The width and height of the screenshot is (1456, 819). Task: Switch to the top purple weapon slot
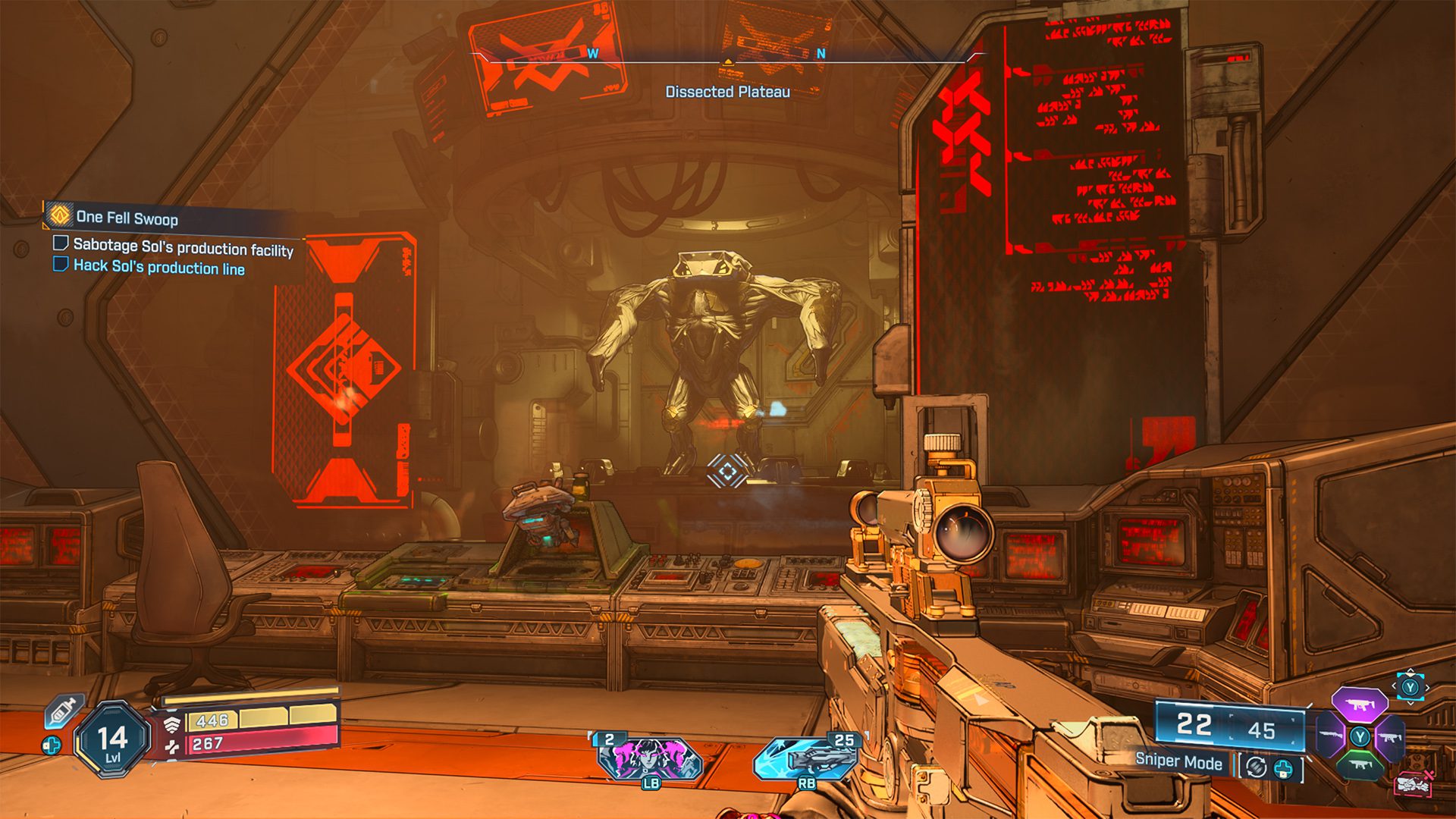click(x=1360, y=706)
